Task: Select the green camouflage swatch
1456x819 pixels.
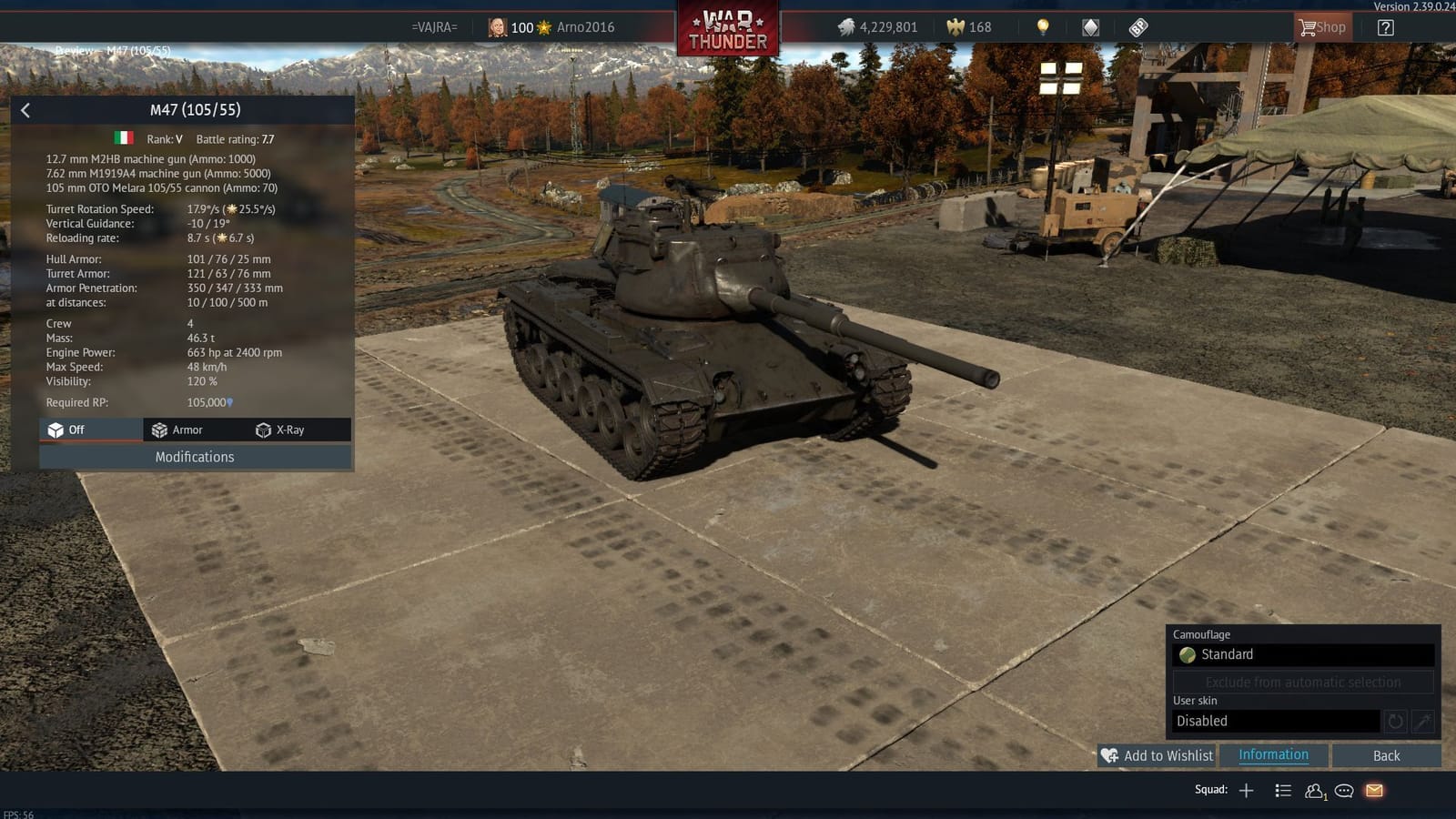Action: pos(1188,654)
